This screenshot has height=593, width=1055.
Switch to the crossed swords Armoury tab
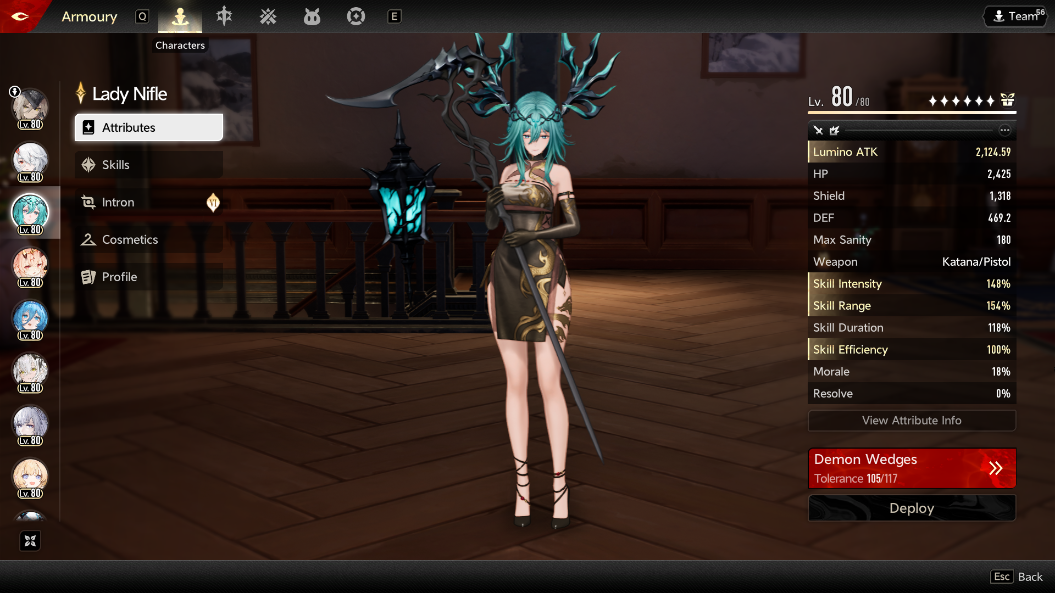coord(268,16)
